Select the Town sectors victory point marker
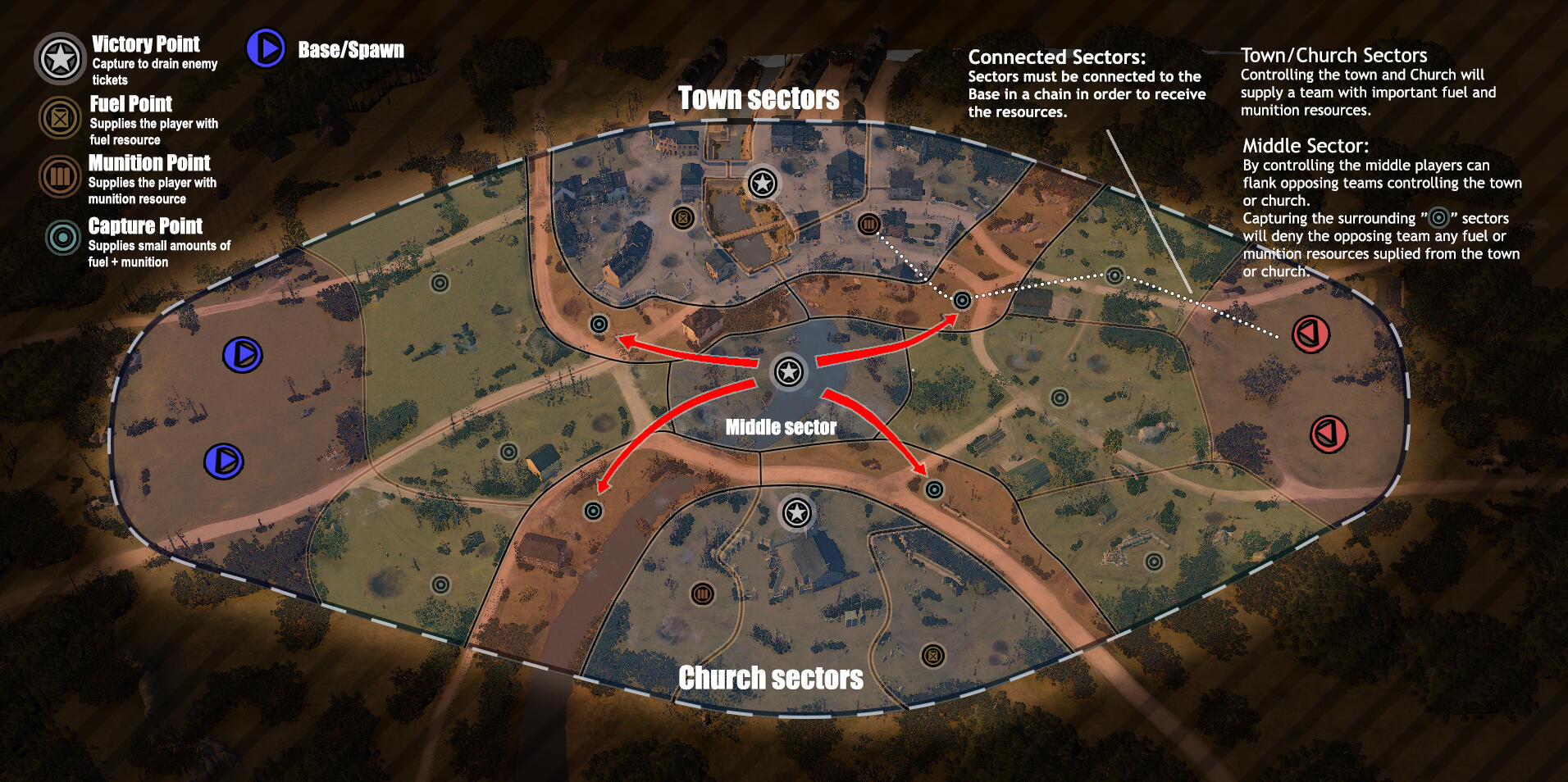The image size is (1568, 782). (x=763, y=183)
